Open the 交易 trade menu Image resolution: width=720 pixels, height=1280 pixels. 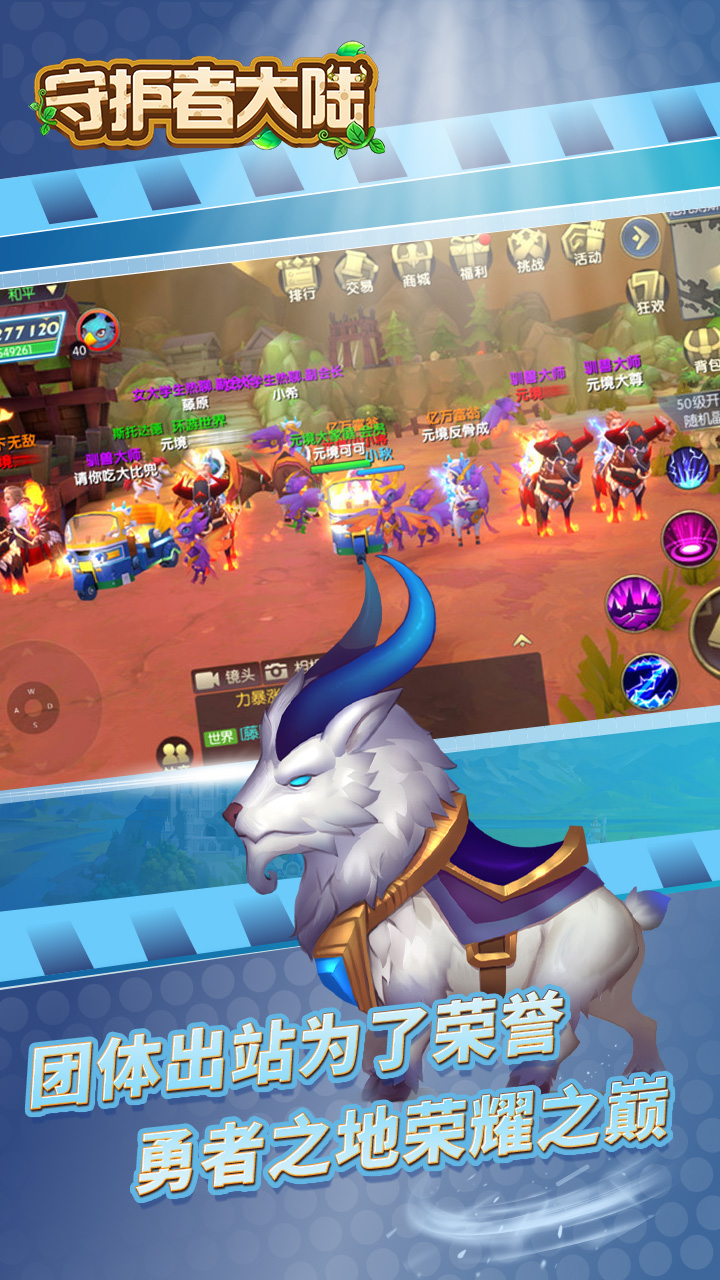(x=356, y=270)
